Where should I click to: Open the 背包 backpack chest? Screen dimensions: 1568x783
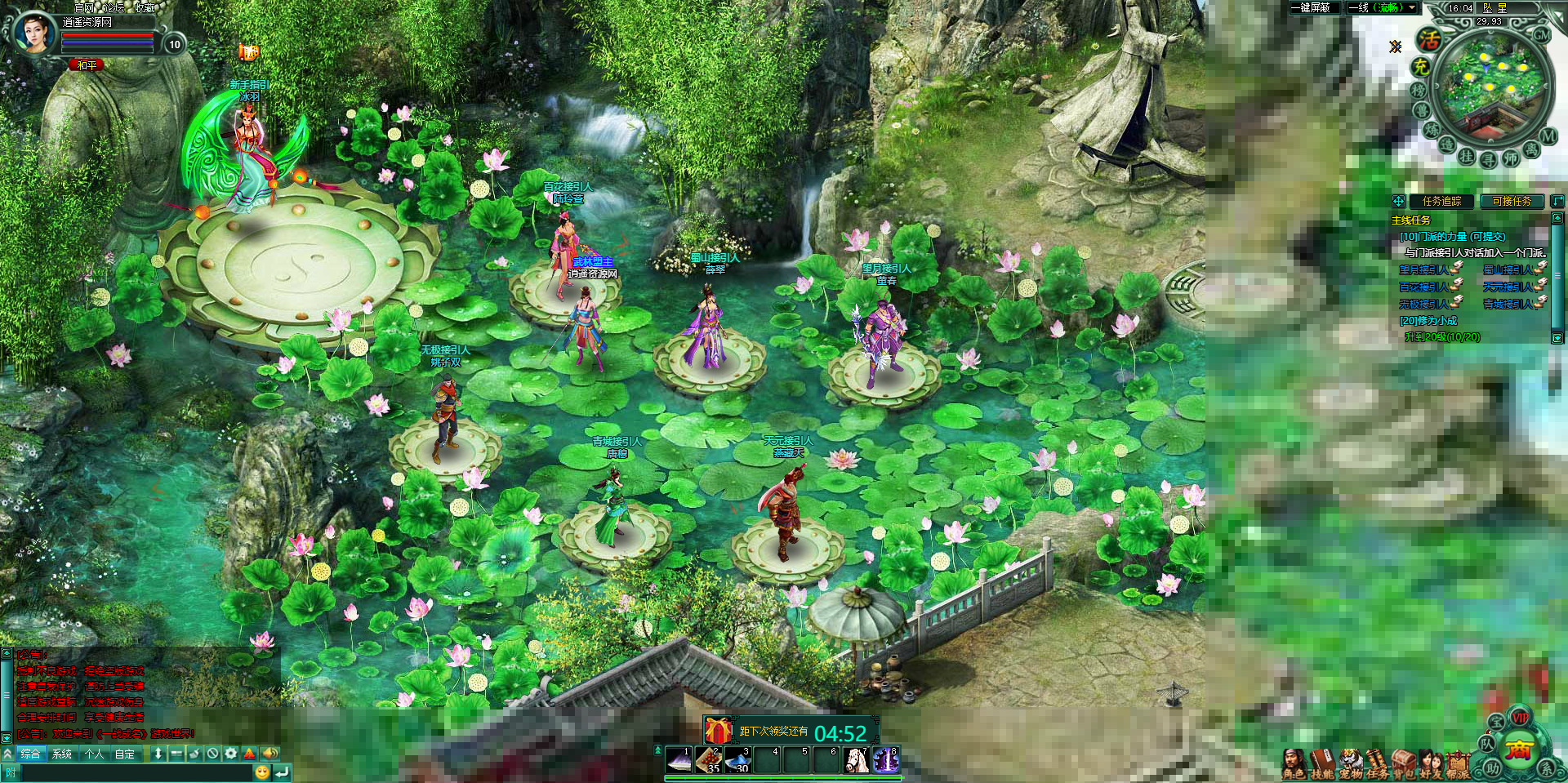point(1404,763)
